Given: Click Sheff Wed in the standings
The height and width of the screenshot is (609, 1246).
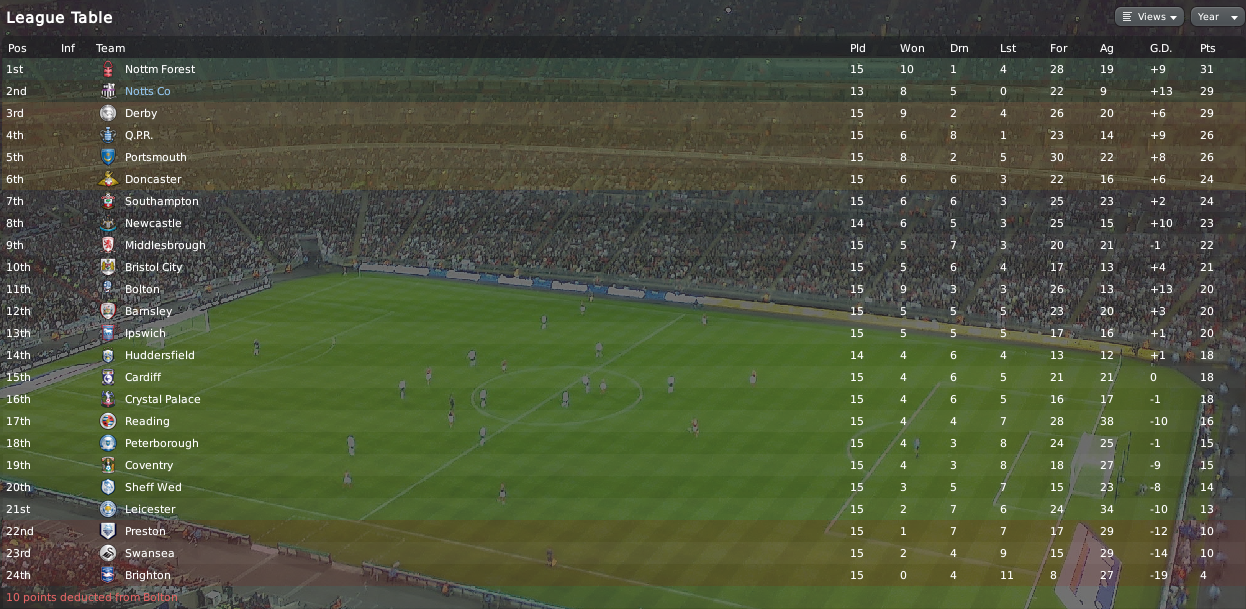Looking at the screenshot, I should click(153, 487).
